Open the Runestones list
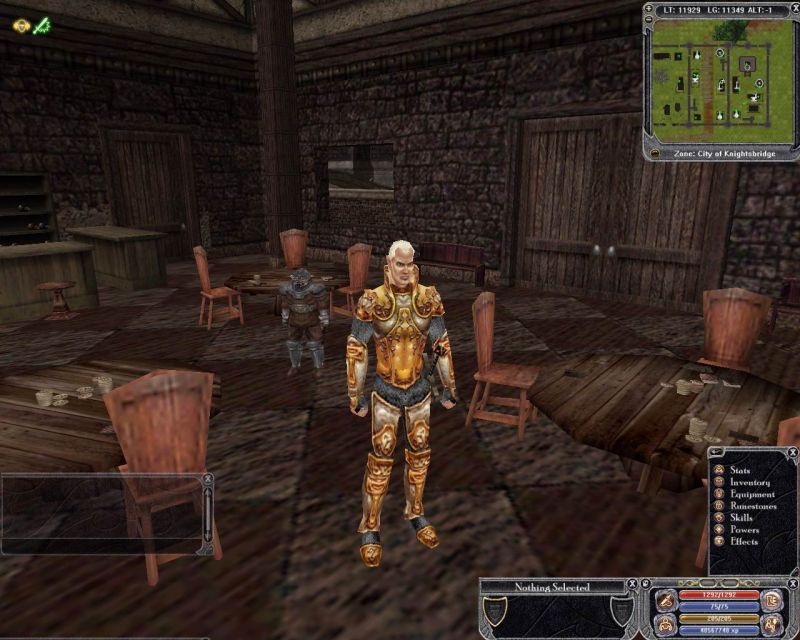The width and height of the screenshot is (800, 640). click(751, 506)
